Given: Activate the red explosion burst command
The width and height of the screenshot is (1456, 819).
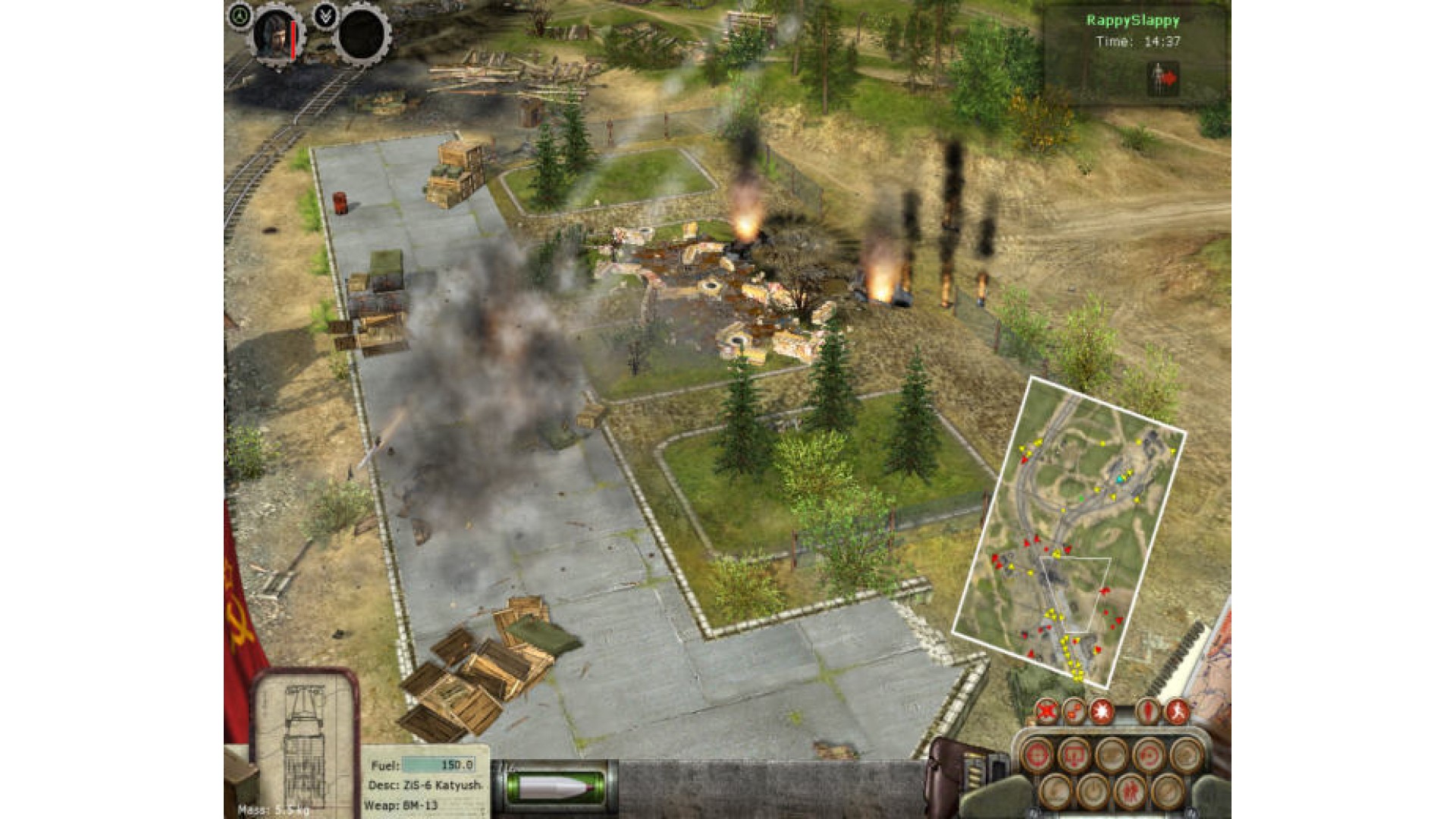Looking at the screenshot, I should coord(1102,711).
